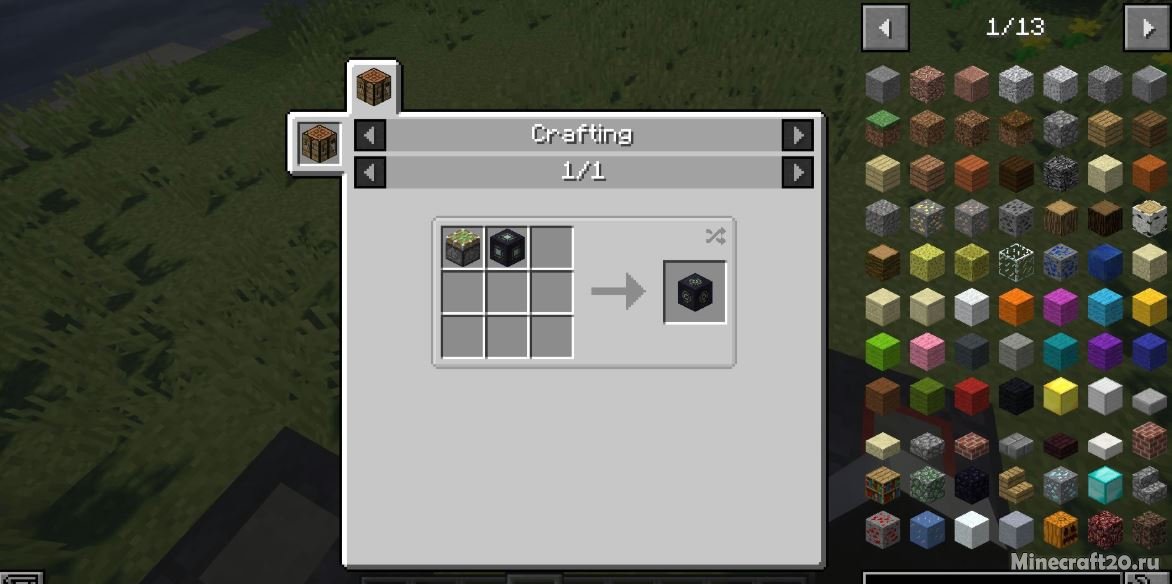Go to previous category before Crafting
The image size is (1172, 584).
tap(370, 135)
